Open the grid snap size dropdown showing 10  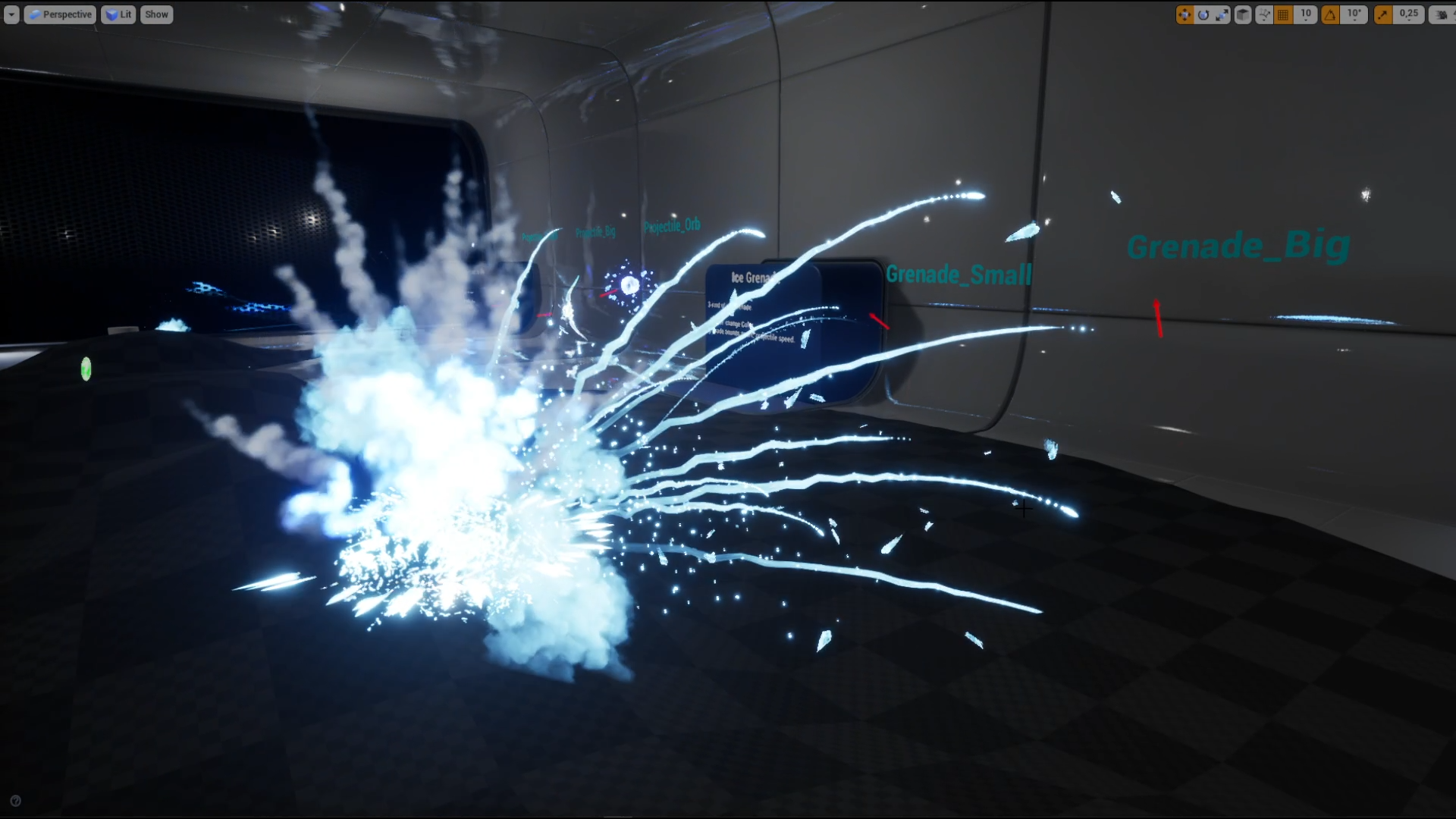pos(1306,14)
